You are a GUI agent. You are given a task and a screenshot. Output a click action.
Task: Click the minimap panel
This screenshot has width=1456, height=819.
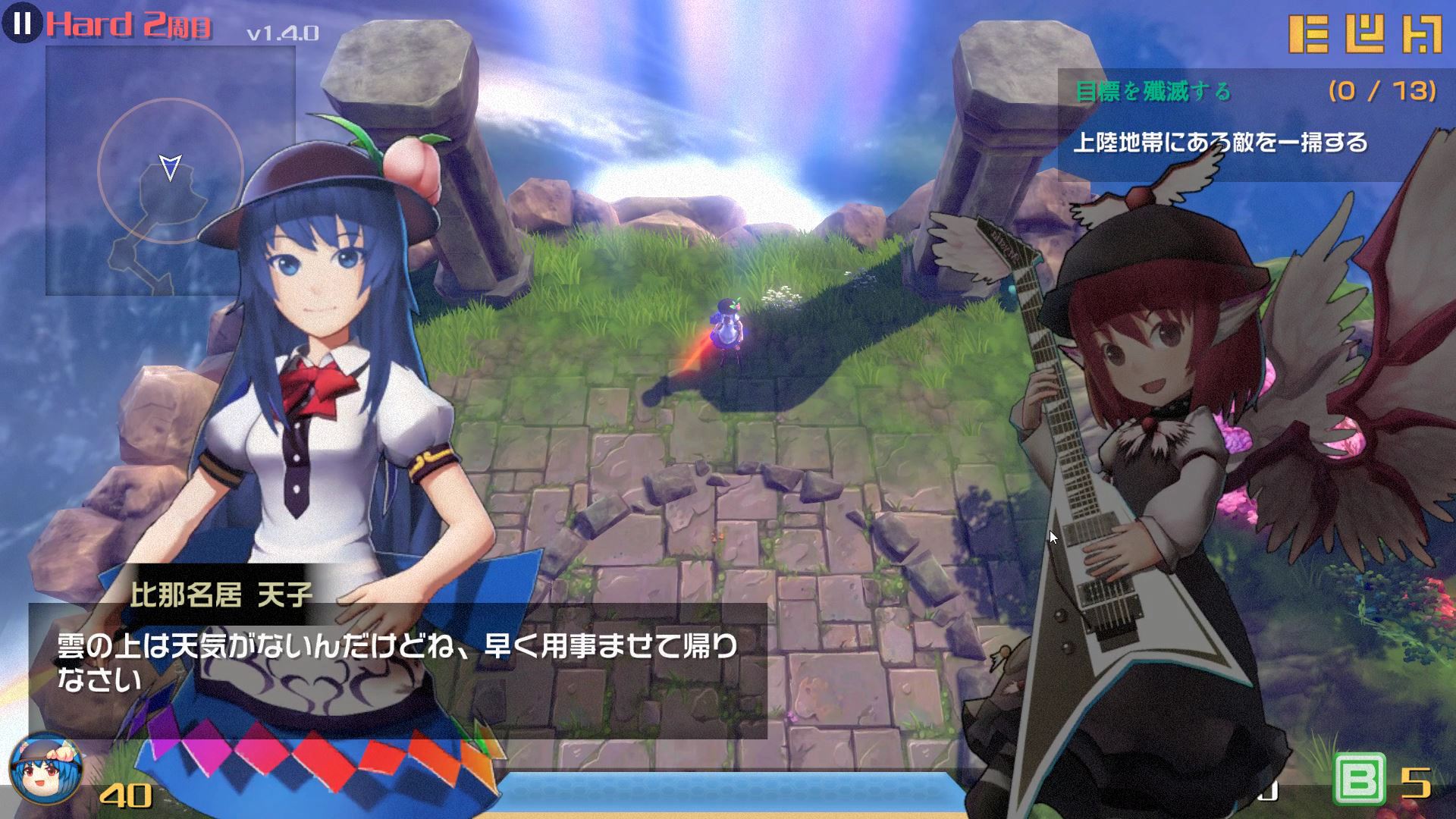point(170,170)
